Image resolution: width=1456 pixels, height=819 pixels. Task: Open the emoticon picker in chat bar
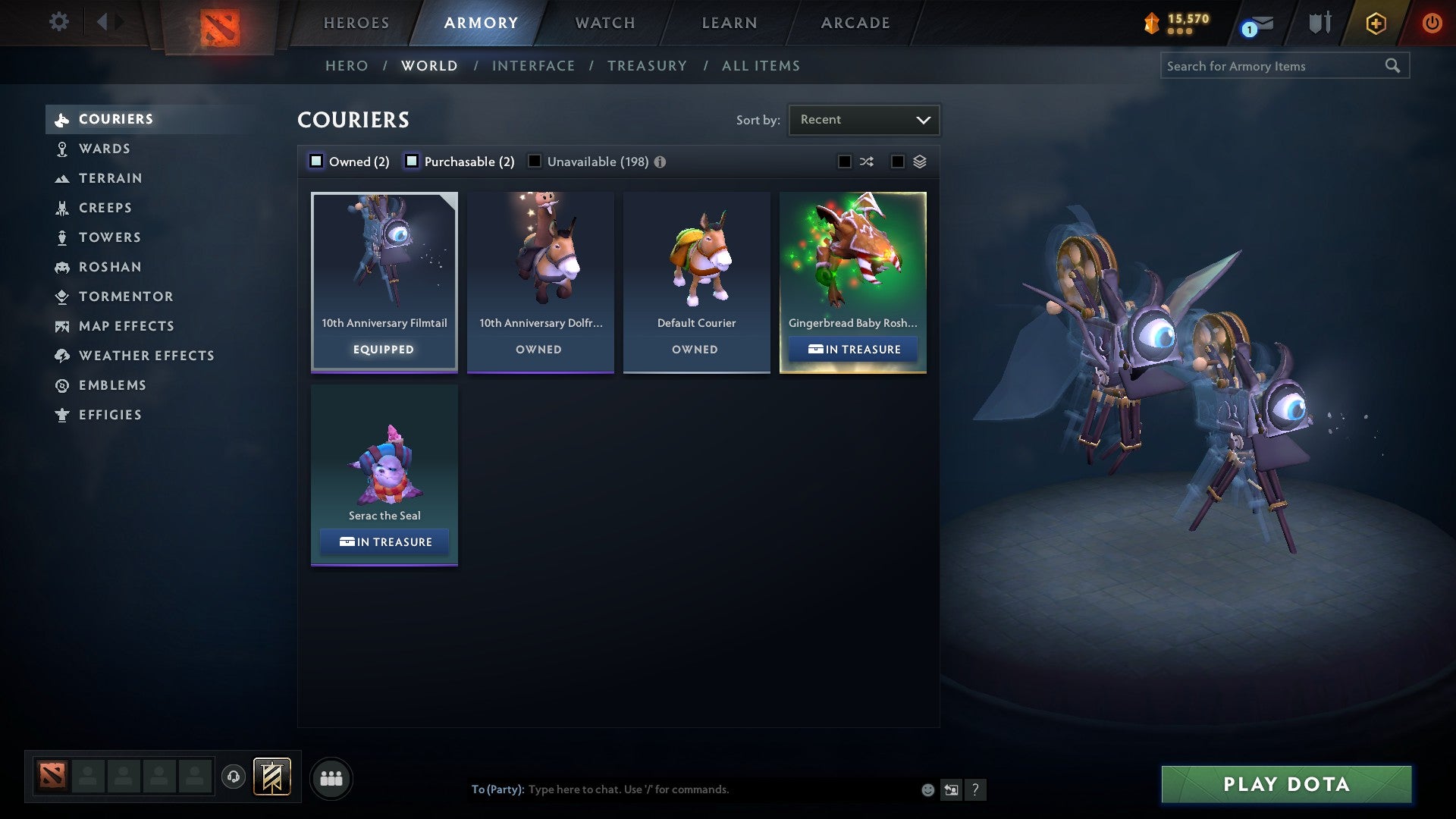coord(927,789)
